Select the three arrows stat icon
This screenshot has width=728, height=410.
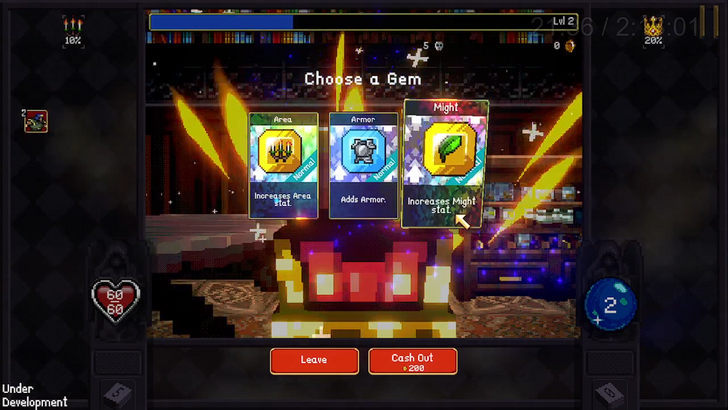pos(72,25)
